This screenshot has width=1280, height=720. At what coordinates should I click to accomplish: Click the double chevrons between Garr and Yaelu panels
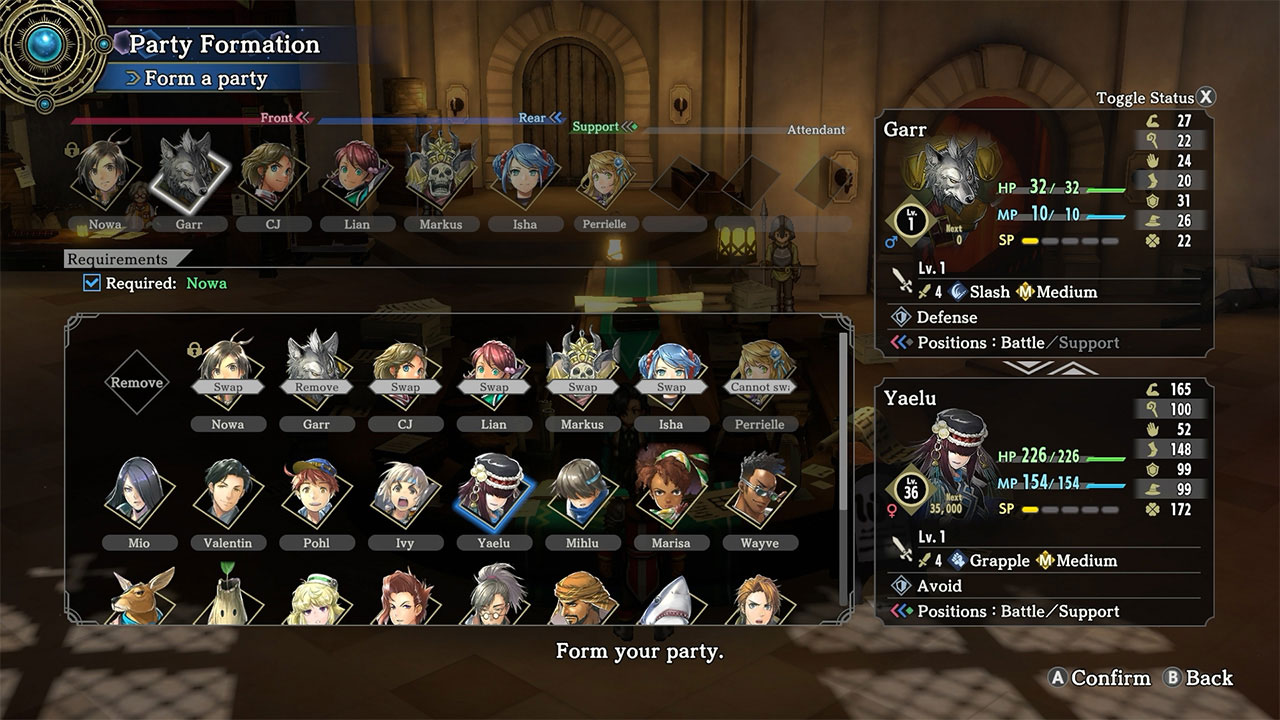(1047, 368)
